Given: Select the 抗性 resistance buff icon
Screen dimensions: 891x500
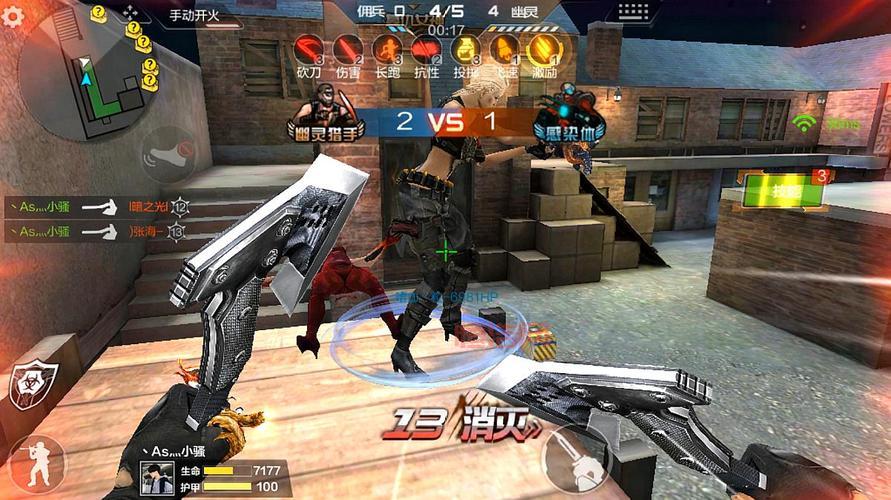Looking at the screenshot, I should [426, 48].
